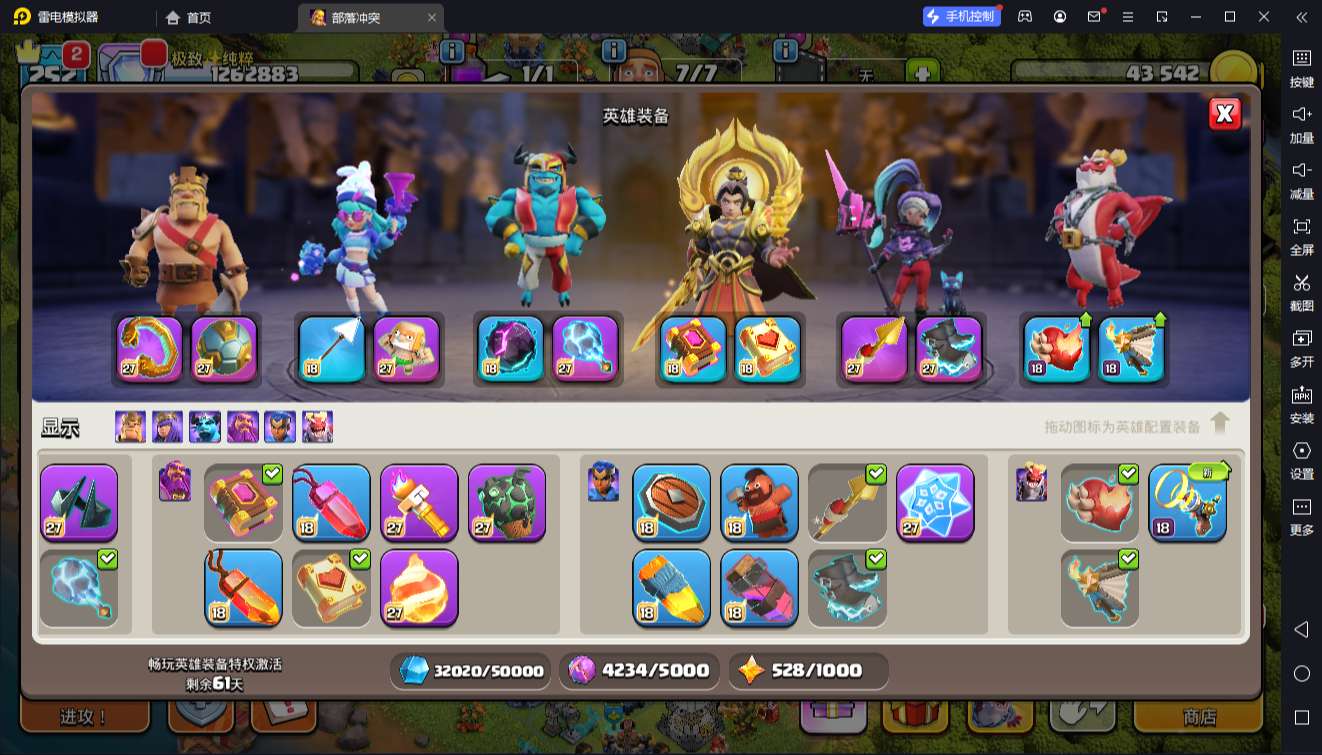This screenshot has height=755, width=1322.
Task: Toggle the Archer Queen display filter
Action: [x=168, y=427]
